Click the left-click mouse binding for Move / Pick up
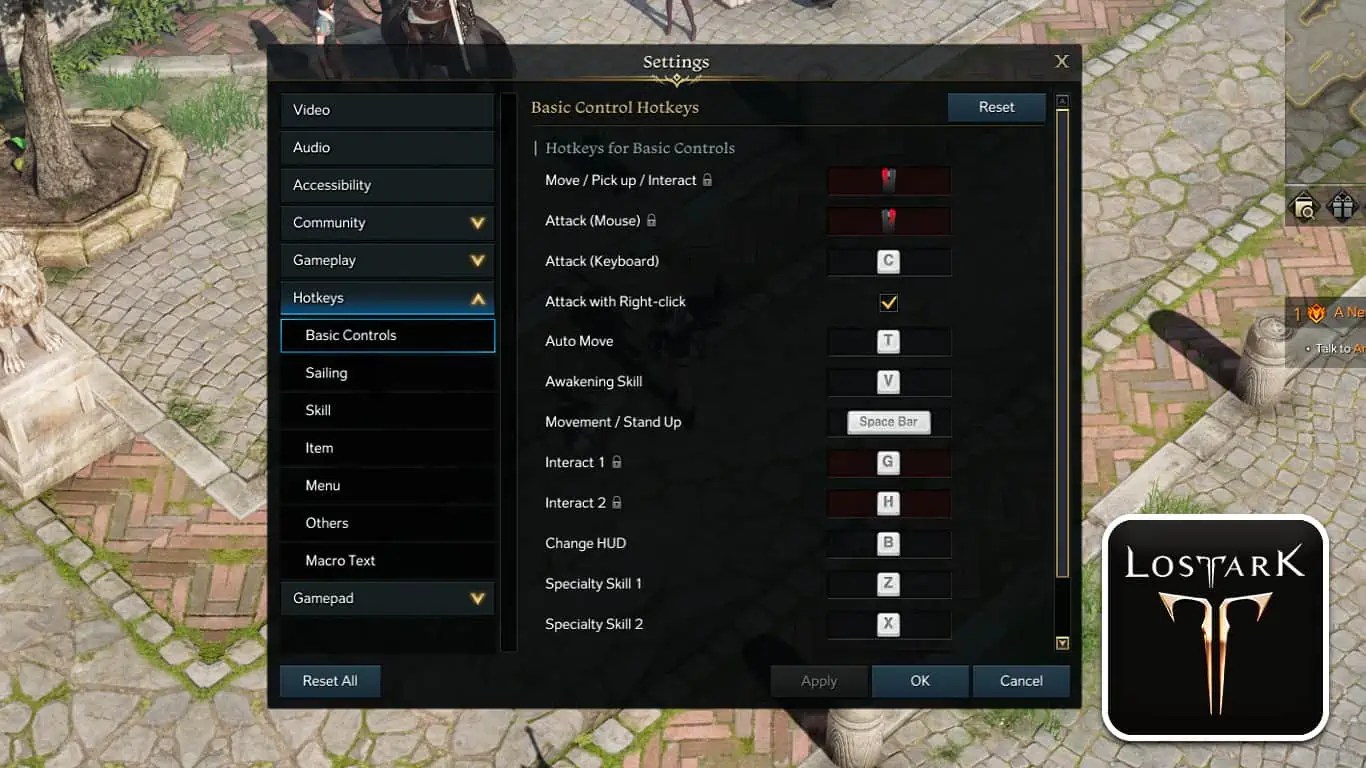This screenshot has width=1366, height=768. tap(888, 180)
